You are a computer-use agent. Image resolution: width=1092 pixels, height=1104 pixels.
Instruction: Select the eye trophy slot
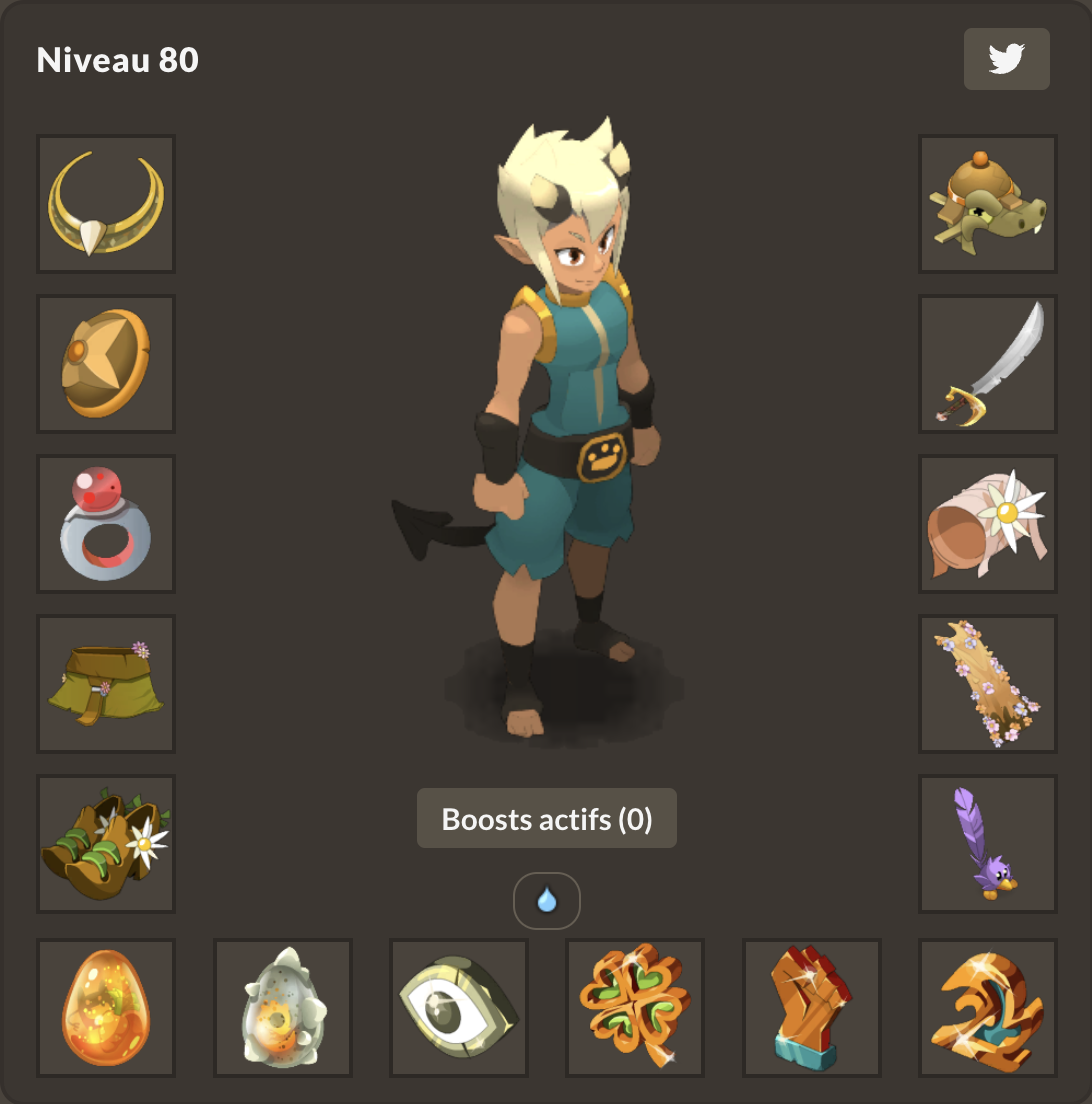(x=459, y=1008)
